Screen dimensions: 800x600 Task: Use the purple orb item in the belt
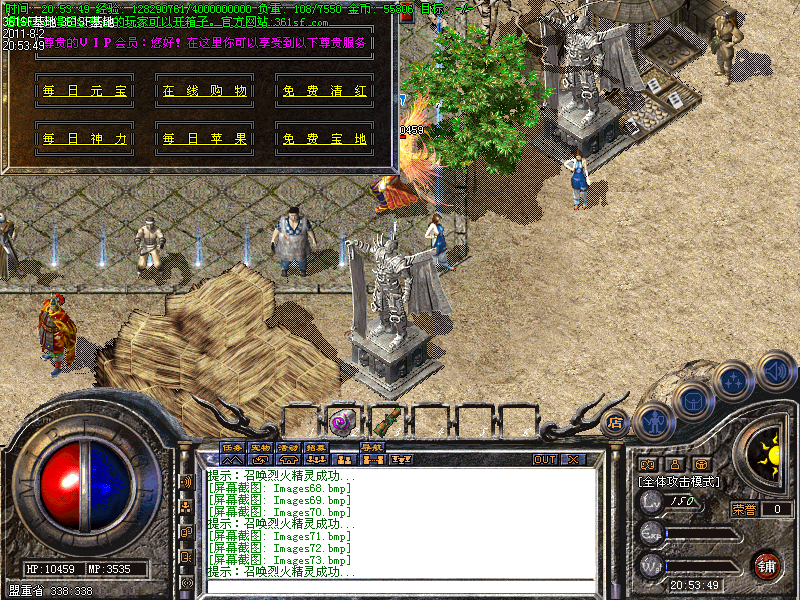(342, 421)
